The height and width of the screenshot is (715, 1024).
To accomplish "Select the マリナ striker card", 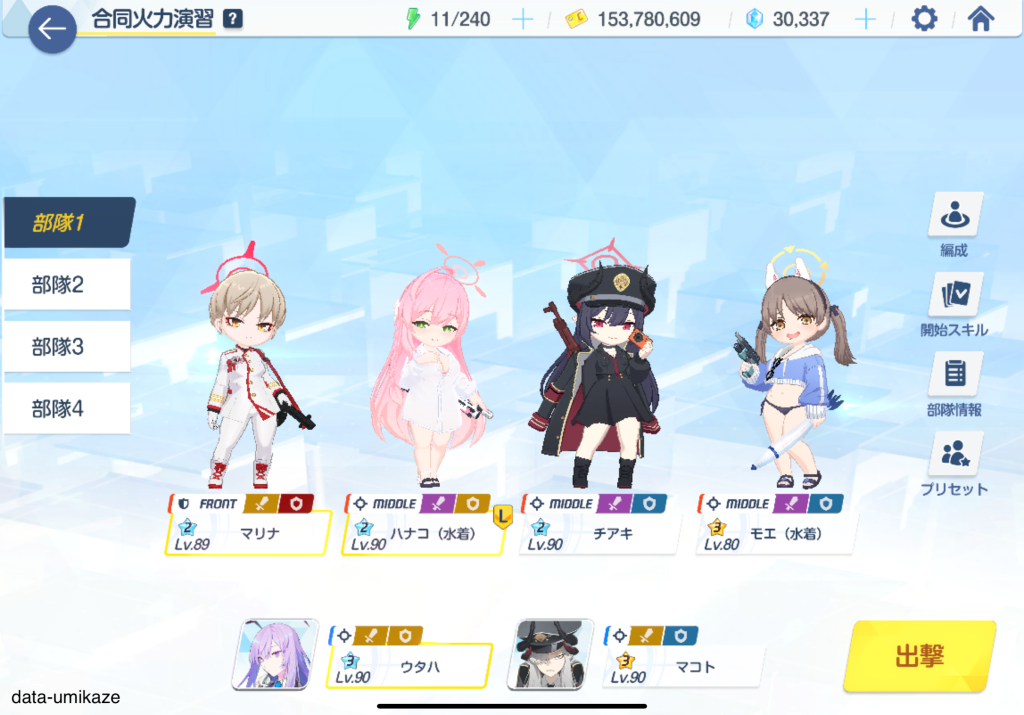I will (x=248, y=532).
